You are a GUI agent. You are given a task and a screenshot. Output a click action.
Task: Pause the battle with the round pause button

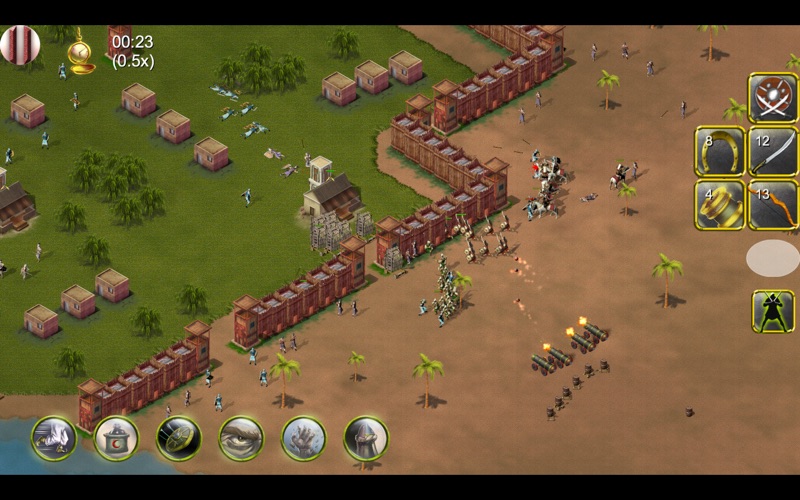[x=20, y=45]
